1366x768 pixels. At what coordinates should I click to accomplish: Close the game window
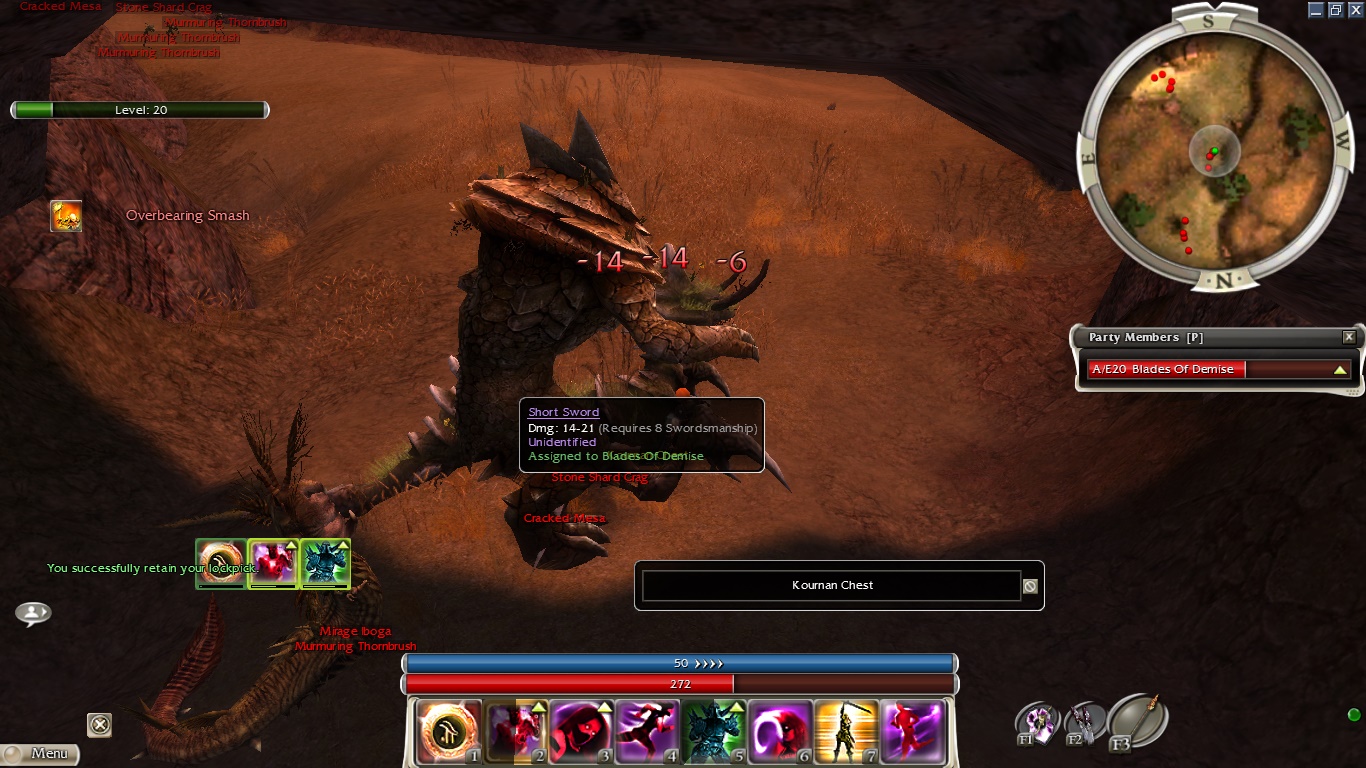[x=1356, y=10]
